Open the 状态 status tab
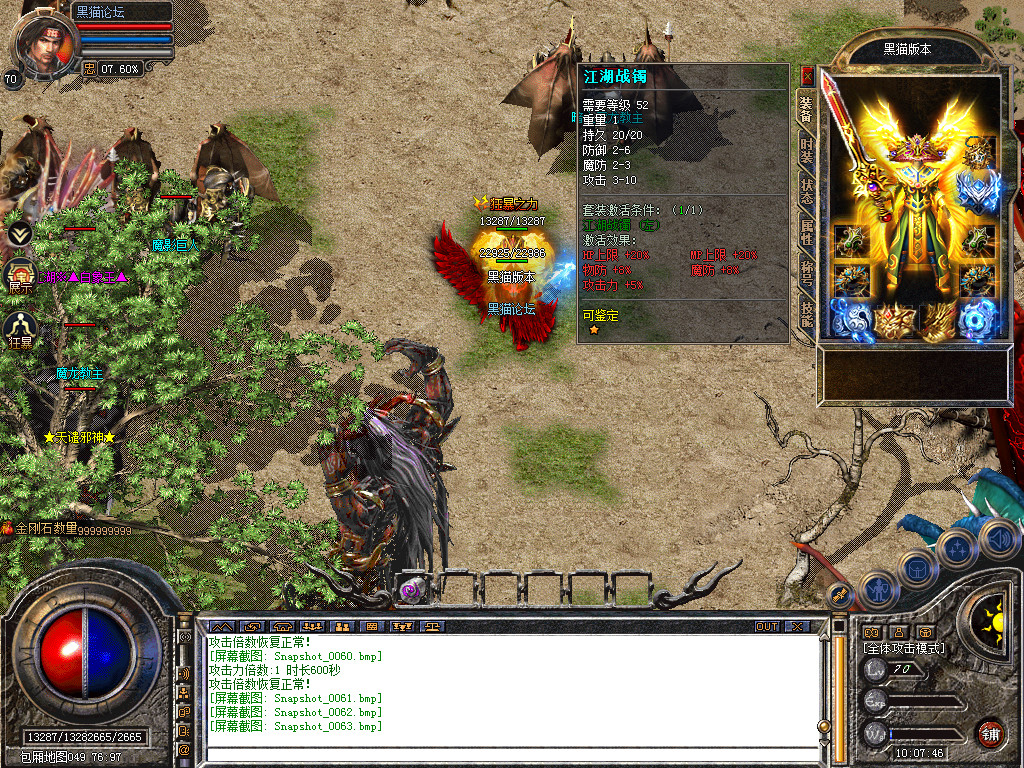Viewport: 1024px width, 768px height. [806, 192]
